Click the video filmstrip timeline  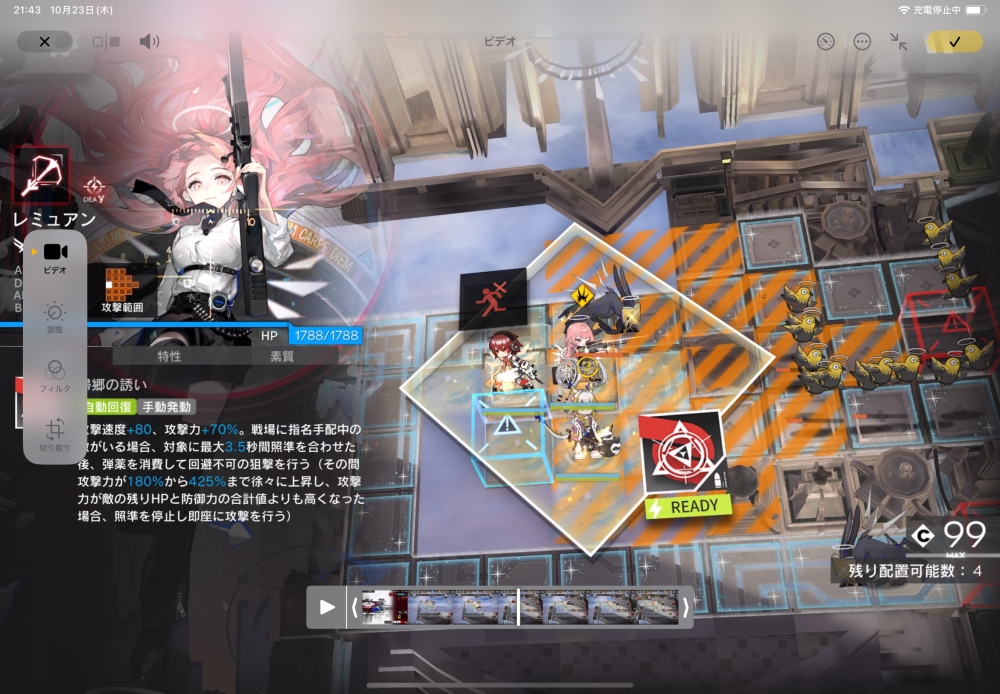pyautogui.click(x=518, y=607)
